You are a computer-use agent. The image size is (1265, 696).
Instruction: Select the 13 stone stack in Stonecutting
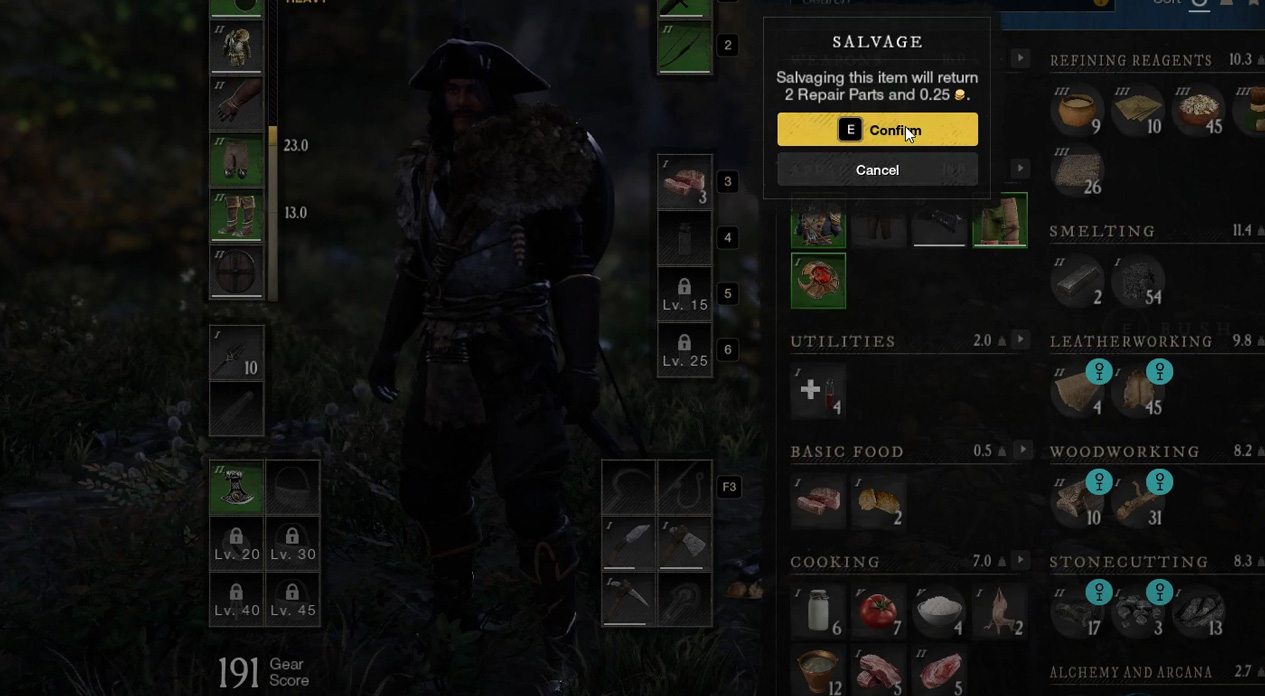(1199, 610)
